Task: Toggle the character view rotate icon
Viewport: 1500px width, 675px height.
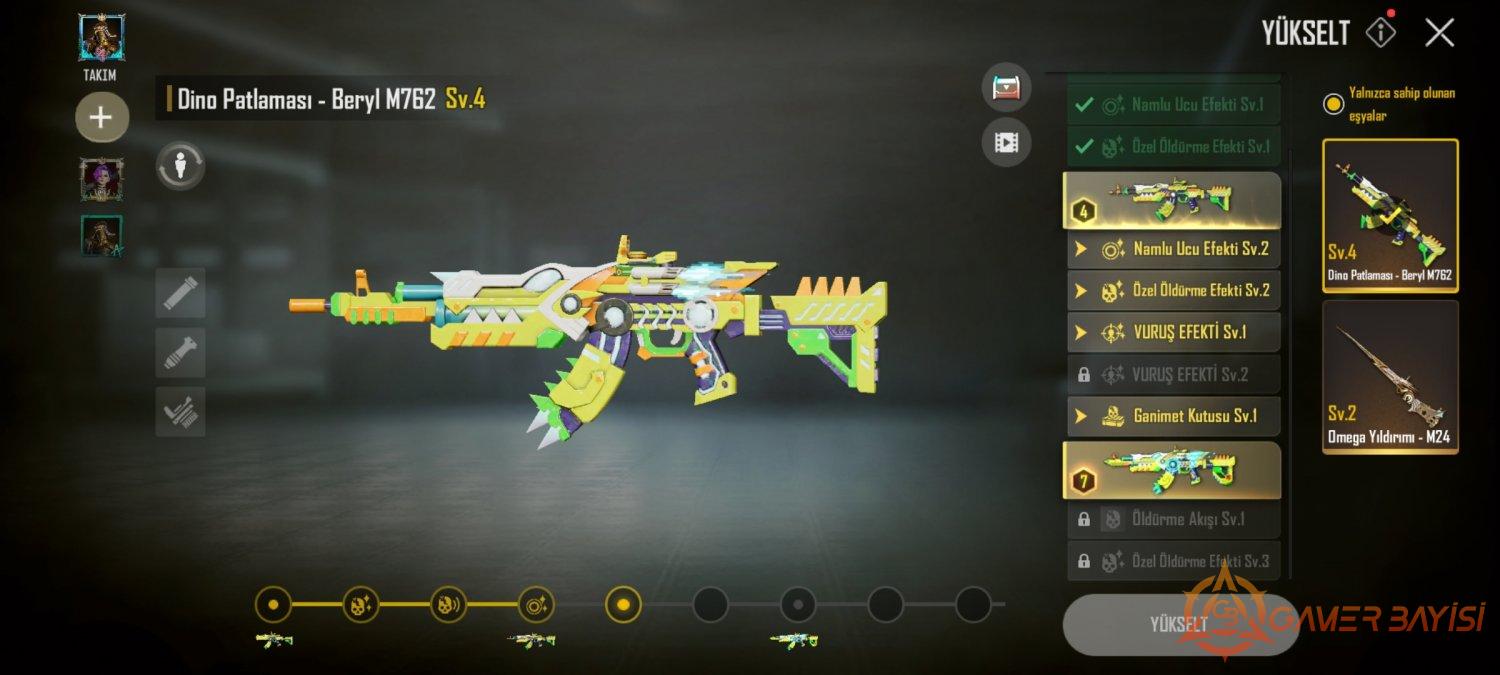Action: pos(180,165)
